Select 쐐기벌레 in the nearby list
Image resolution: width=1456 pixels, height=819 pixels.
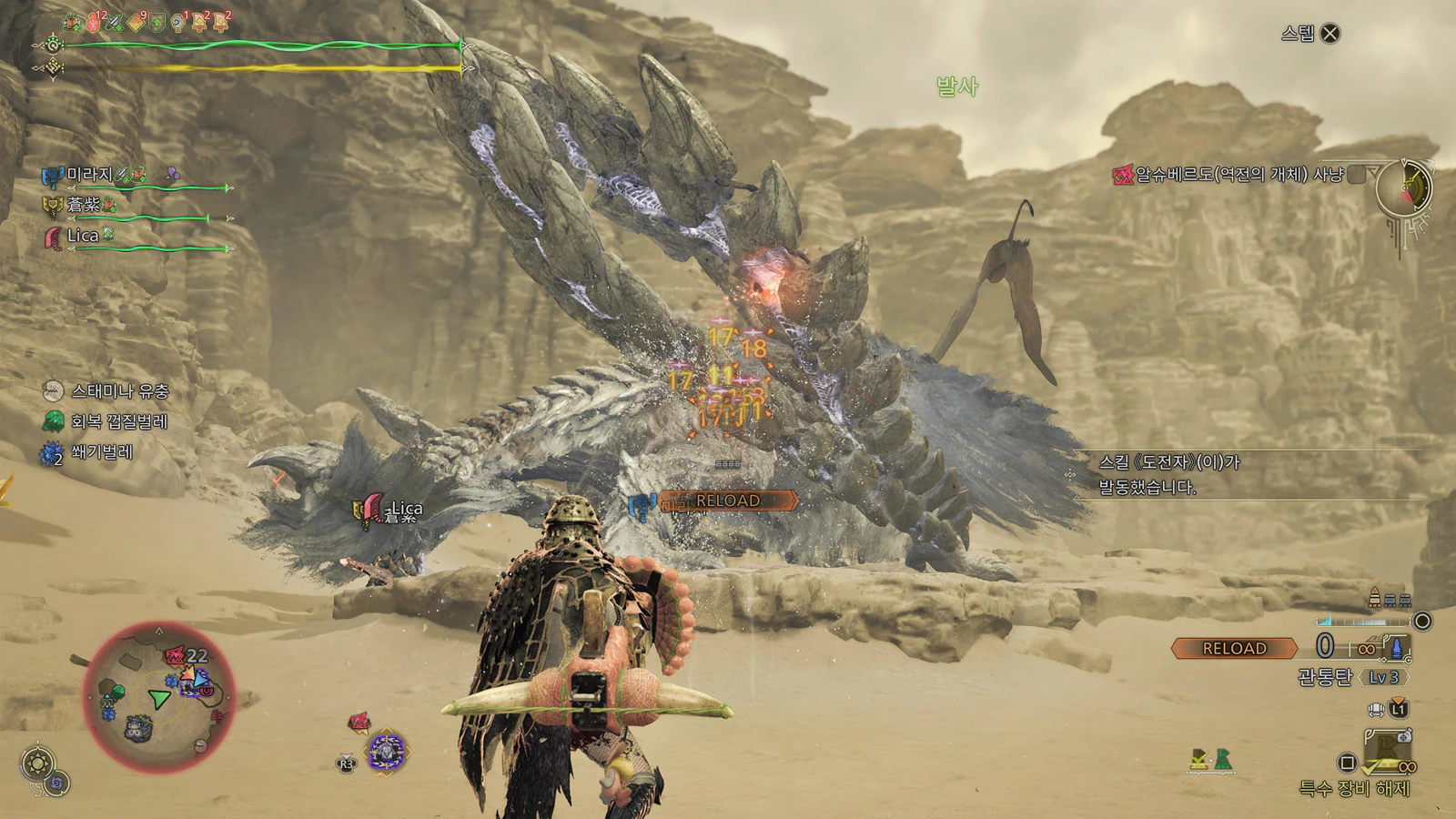tap(101, 452)
